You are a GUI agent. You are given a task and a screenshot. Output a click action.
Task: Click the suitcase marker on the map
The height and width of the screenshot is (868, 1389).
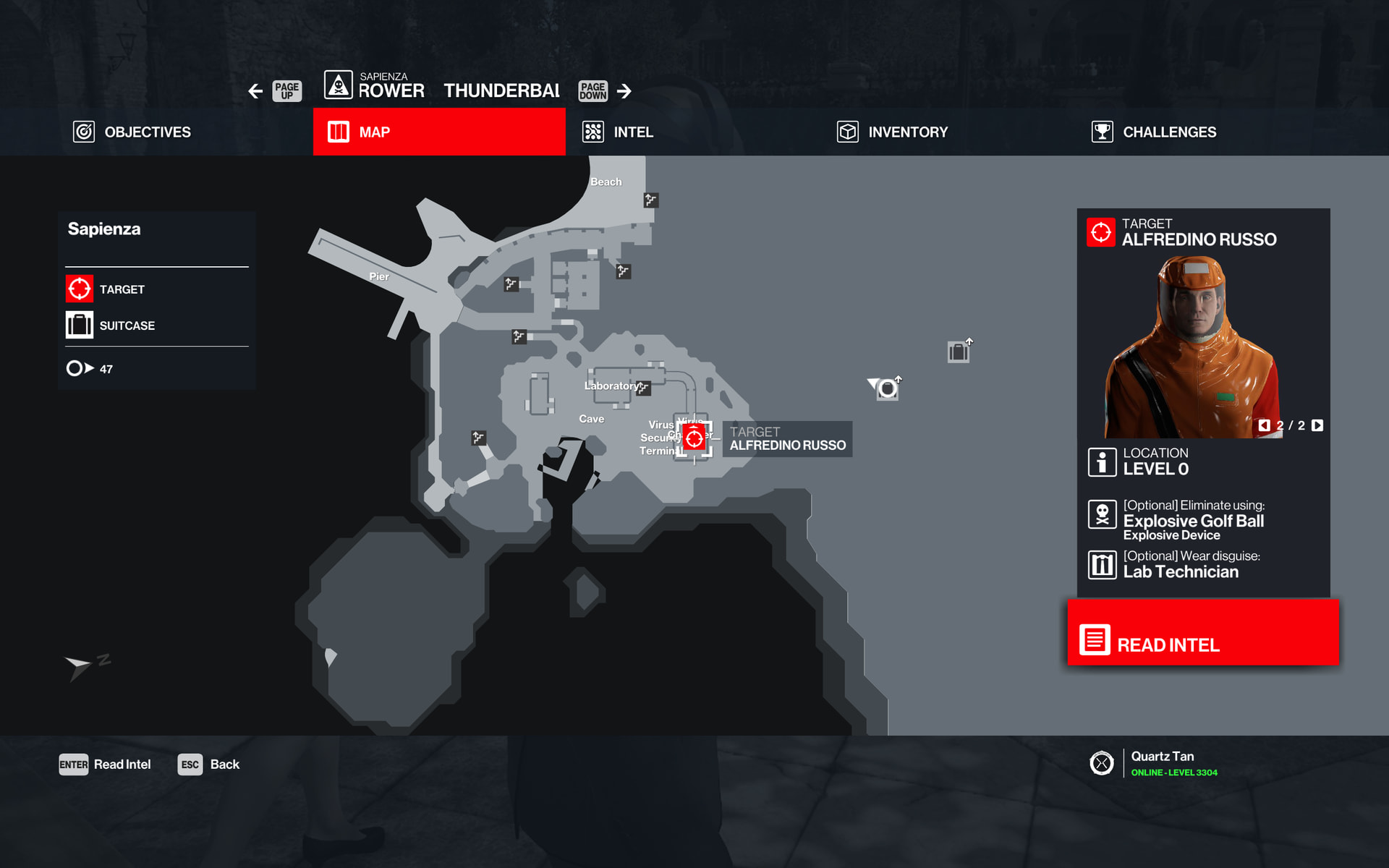click(x=959, y=352)
